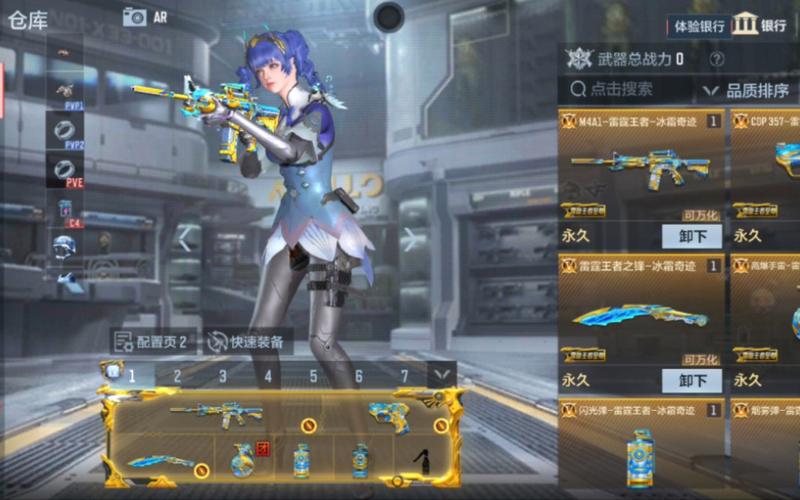Switch to loadout slot number 5
Viewport: 800px width, 500px height.
313,376
